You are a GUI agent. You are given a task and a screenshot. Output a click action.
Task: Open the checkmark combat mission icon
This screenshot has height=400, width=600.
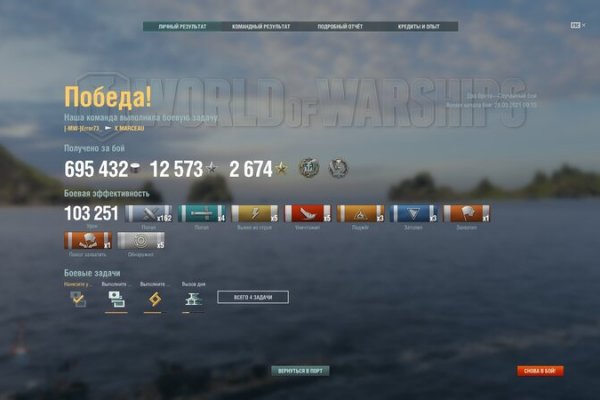click(x=77, y=298)
